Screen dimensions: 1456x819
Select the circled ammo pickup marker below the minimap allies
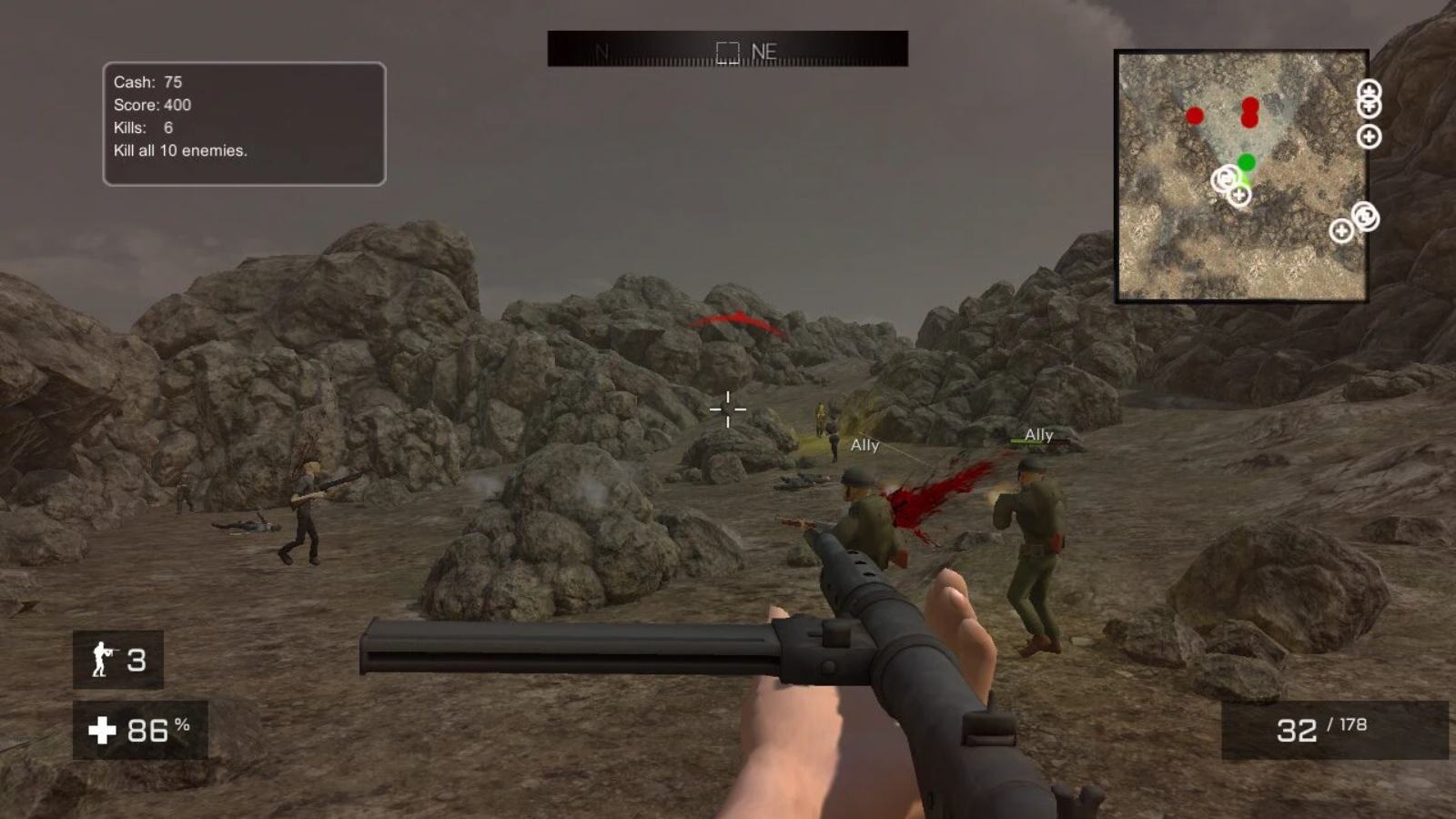pyautogui.click(x=1225, y=179)
